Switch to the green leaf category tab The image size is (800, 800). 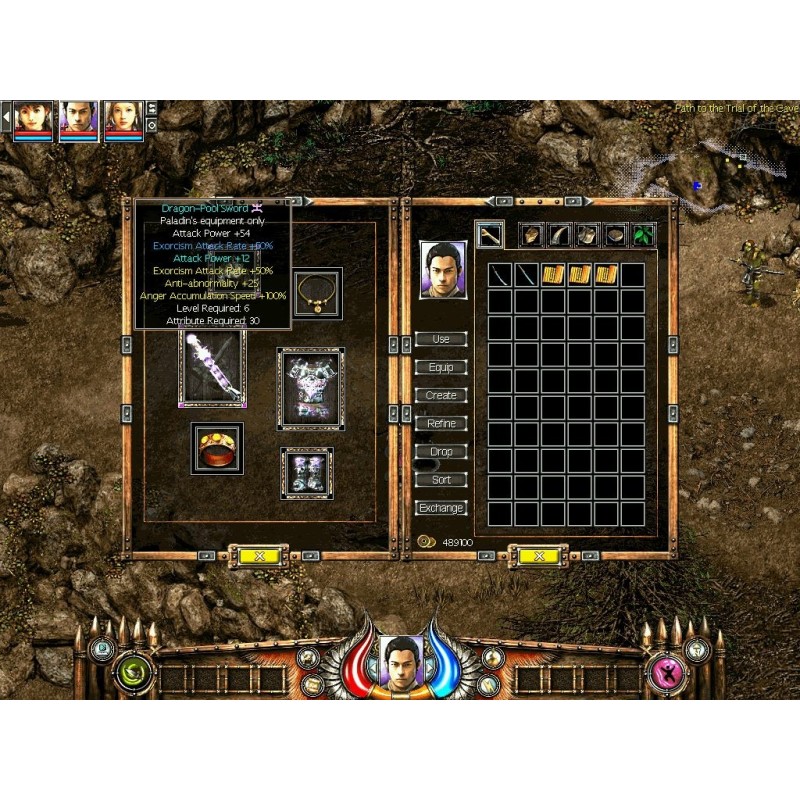point(642,235)
